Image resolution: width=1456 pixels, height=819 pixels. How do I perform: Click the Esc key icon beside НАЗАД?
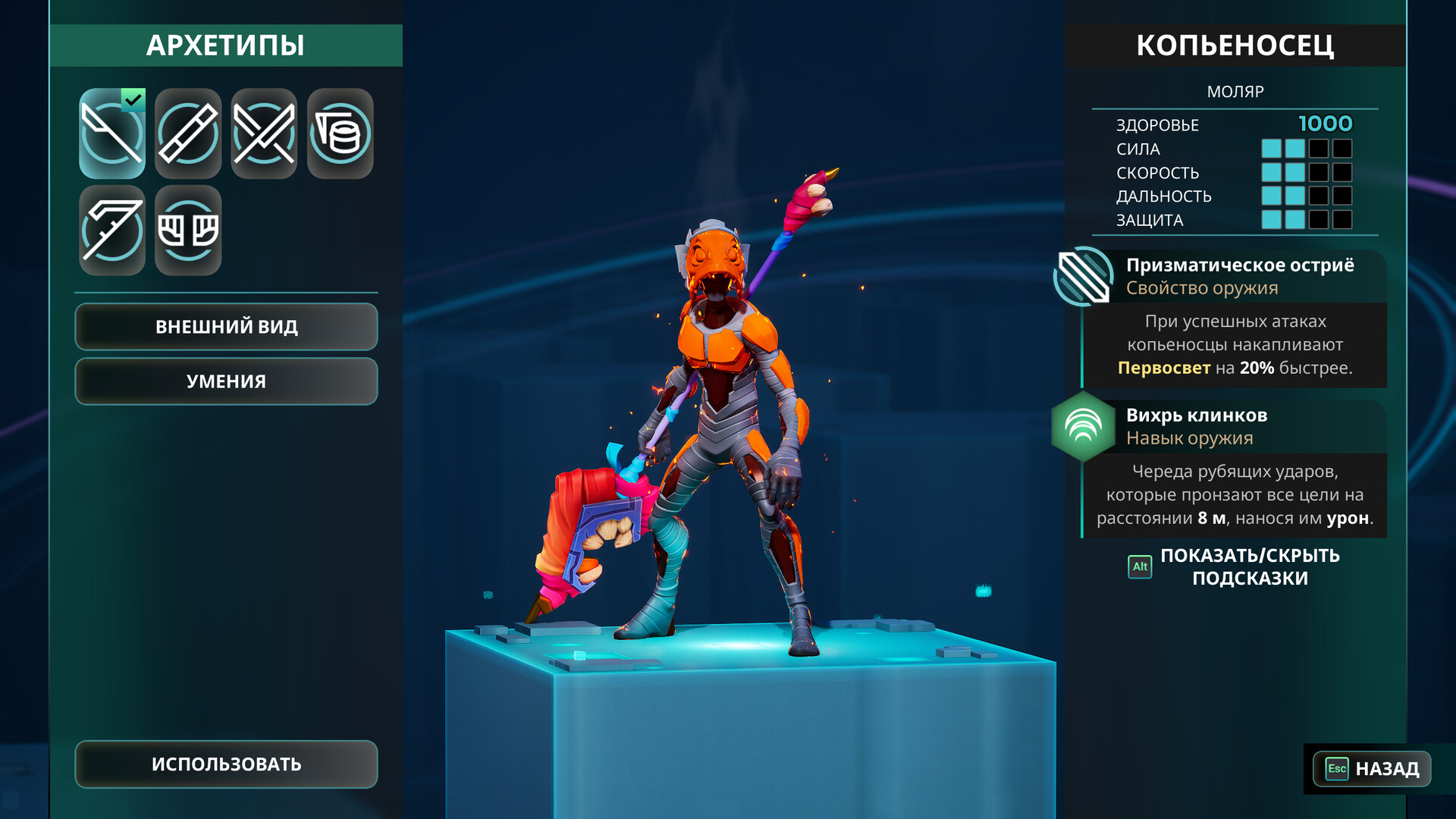tap(1337, 769)
